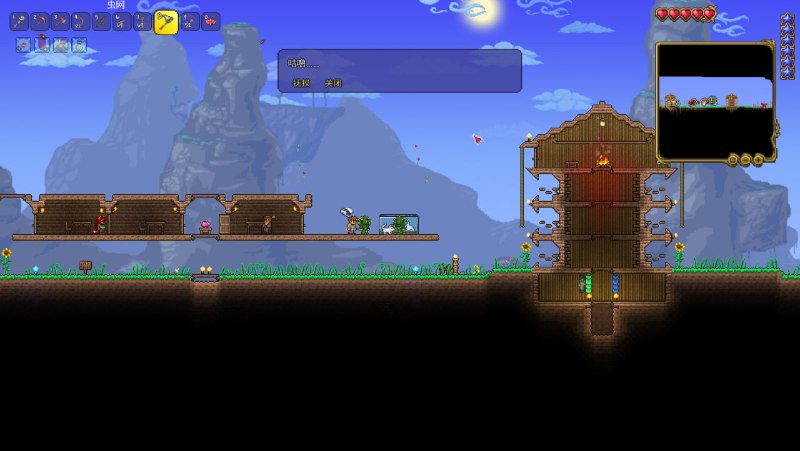The height and width of the screenshot is (451, 800).
Task: Close the dialogue with 关闭
Action: click(333, 83)
